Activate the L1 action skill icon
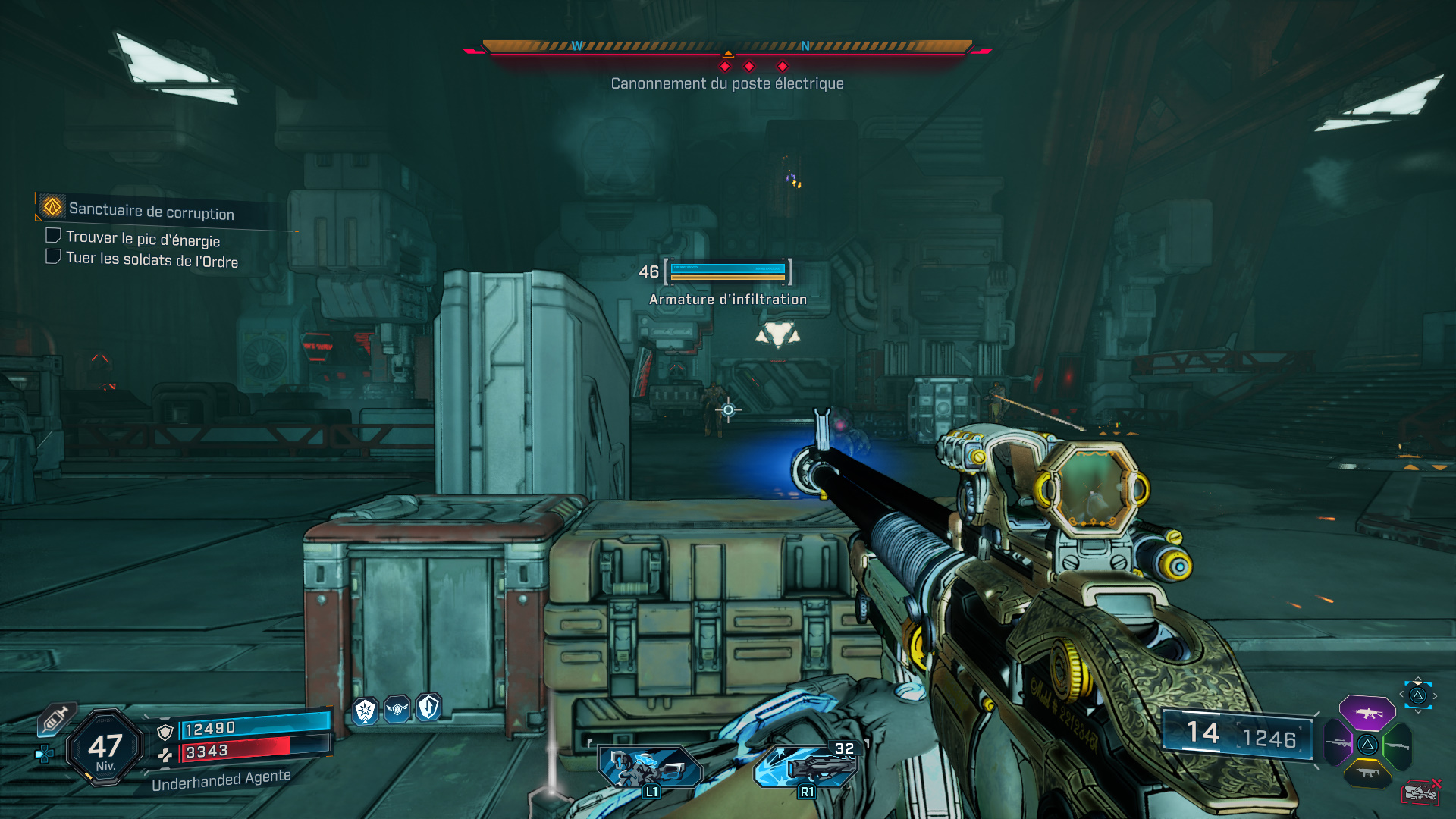 tap(650, 767)
